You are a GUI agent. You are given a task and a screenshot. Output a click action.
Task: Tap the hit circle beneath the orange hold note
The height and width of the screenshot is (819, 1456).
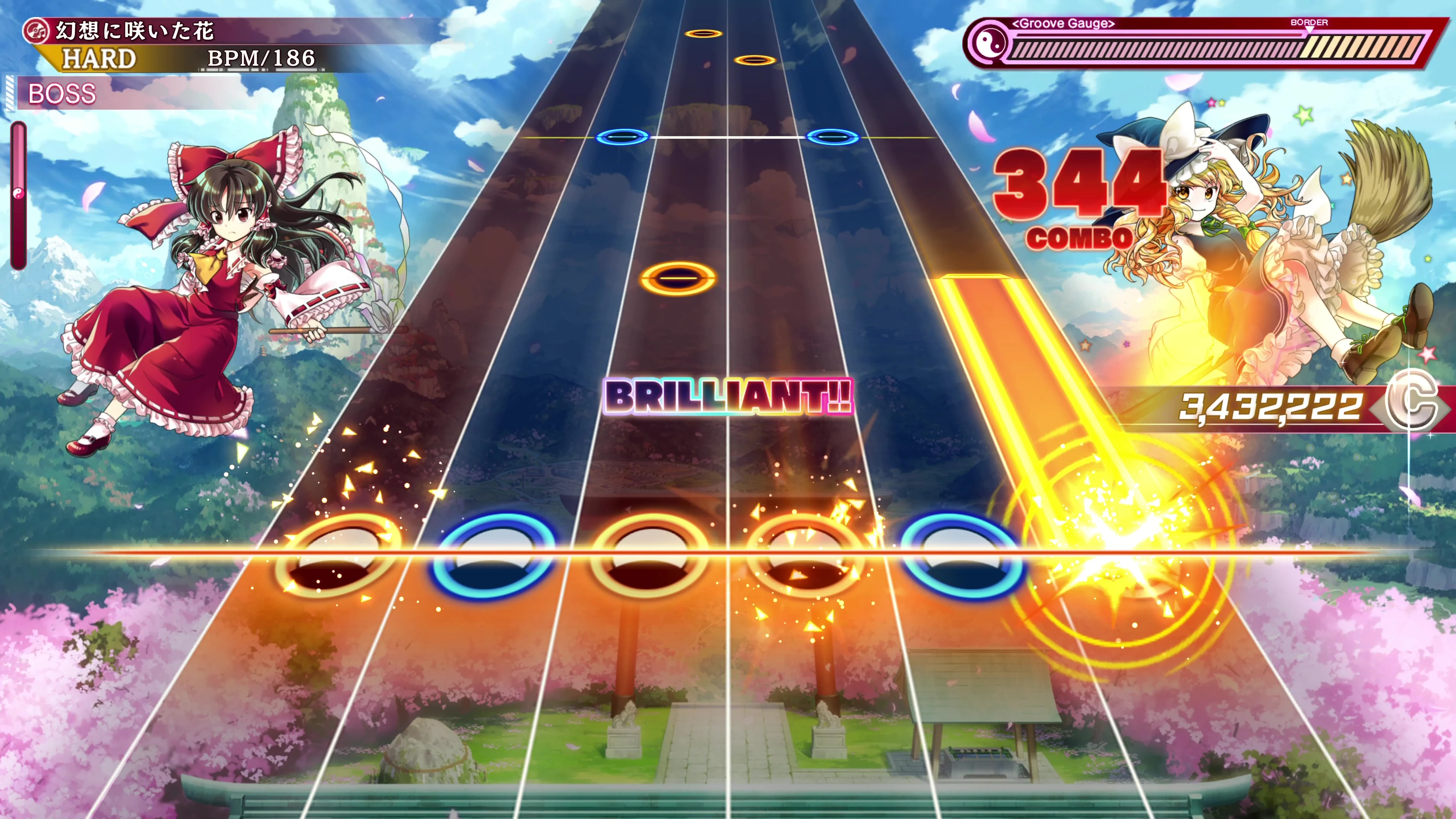[x=1116, y=557]
